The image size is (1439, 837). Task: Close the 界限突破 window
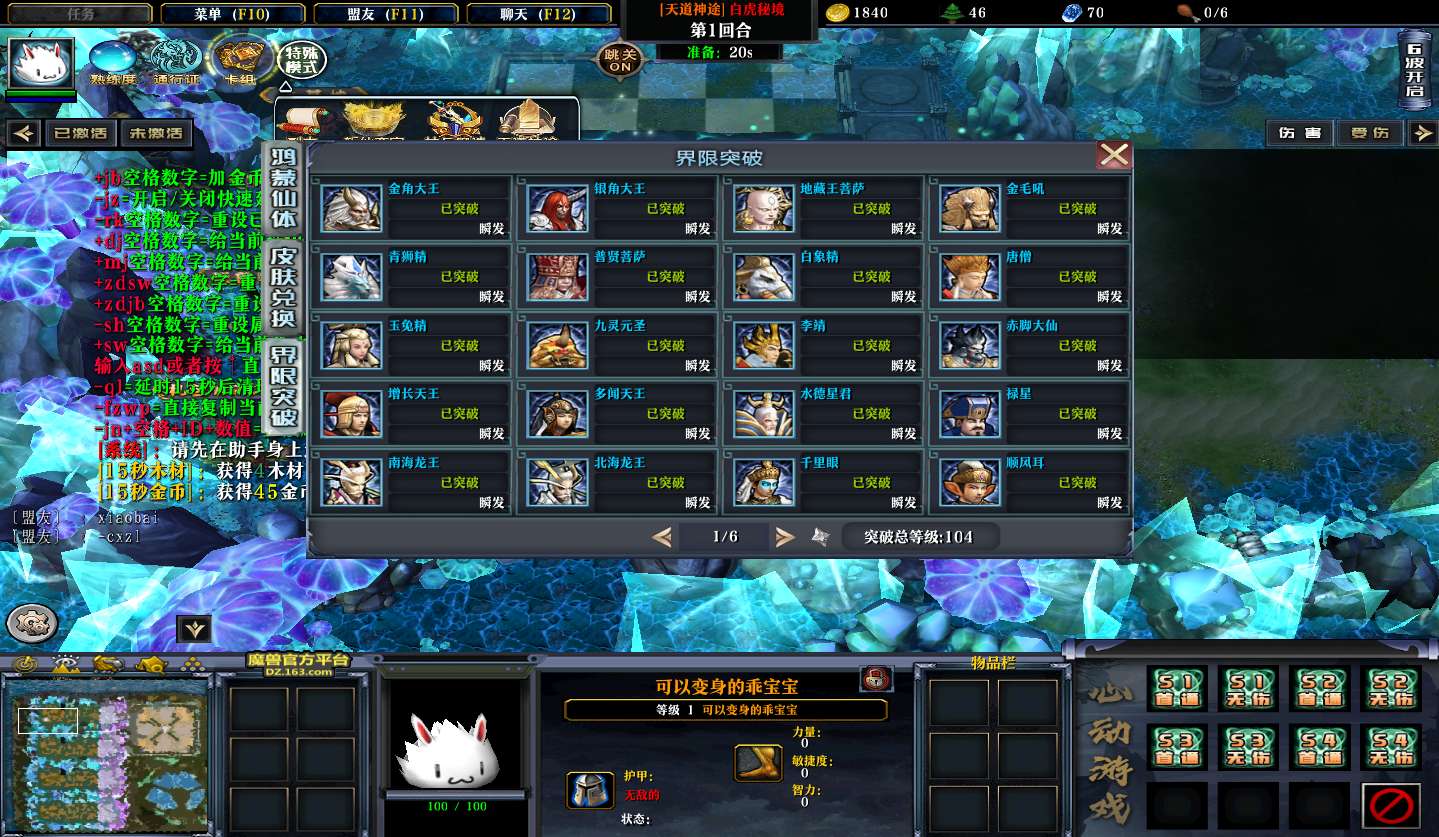click(1113, 155)
